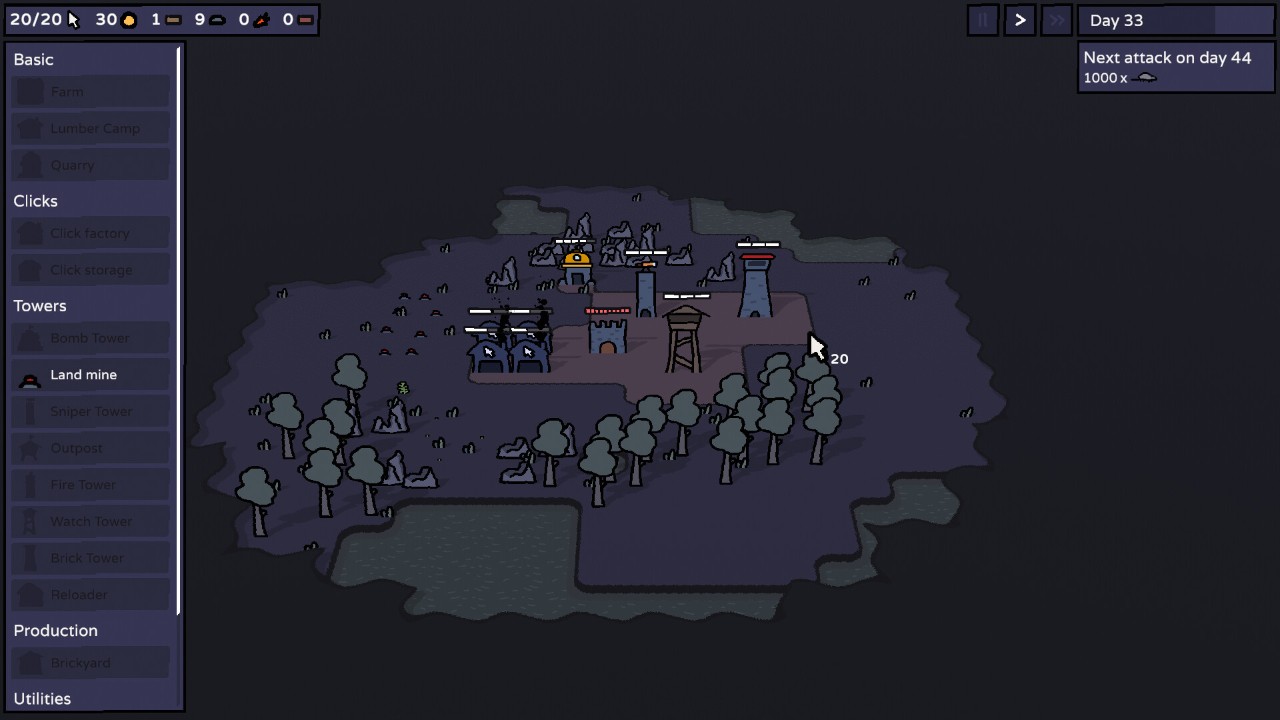Image resolution: width=1280 pixels, height=720 pixels.
Task: Select the Click storage entry
Action: coord(90,270)
